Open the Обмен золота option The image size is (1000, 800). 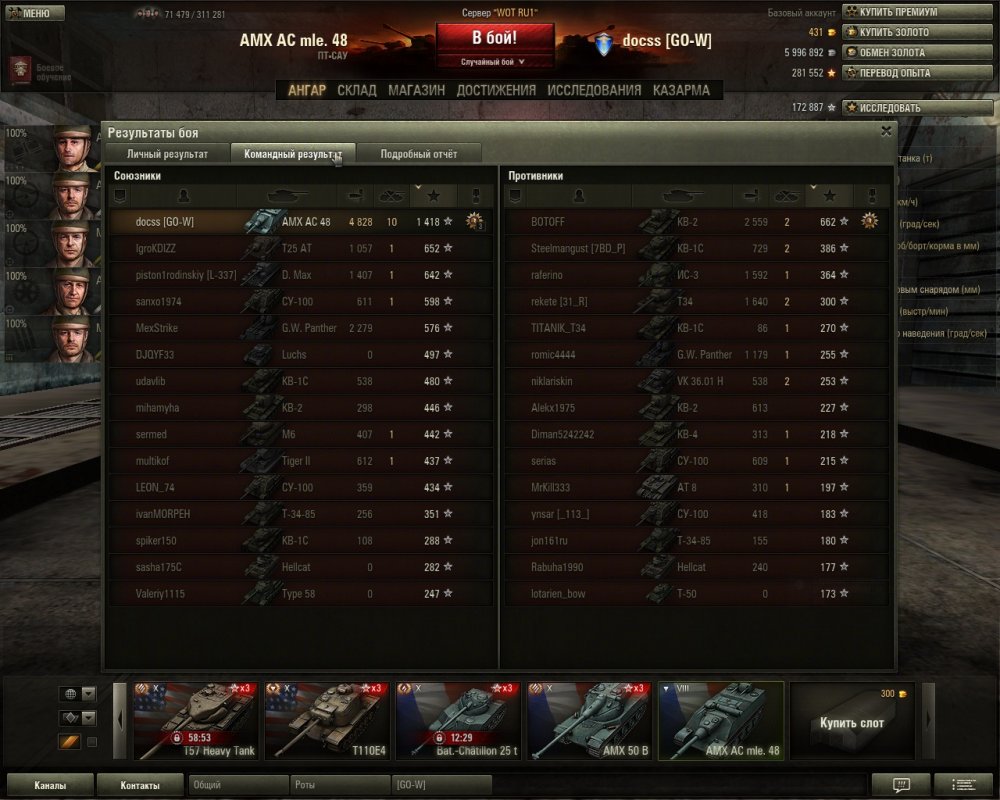[x=892, y=52]
